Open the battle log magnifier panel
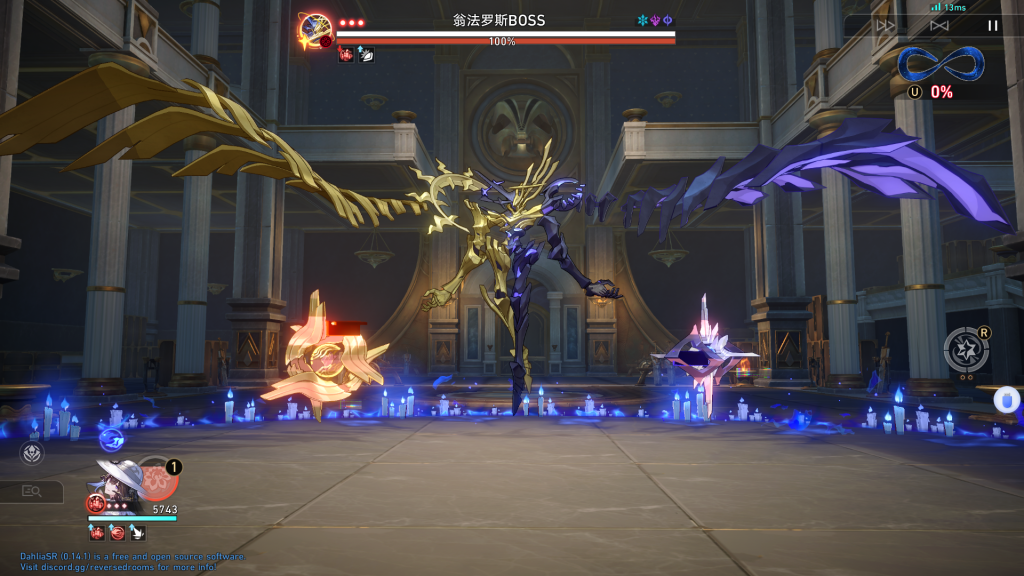1024x576 pixels. (30, 491)
